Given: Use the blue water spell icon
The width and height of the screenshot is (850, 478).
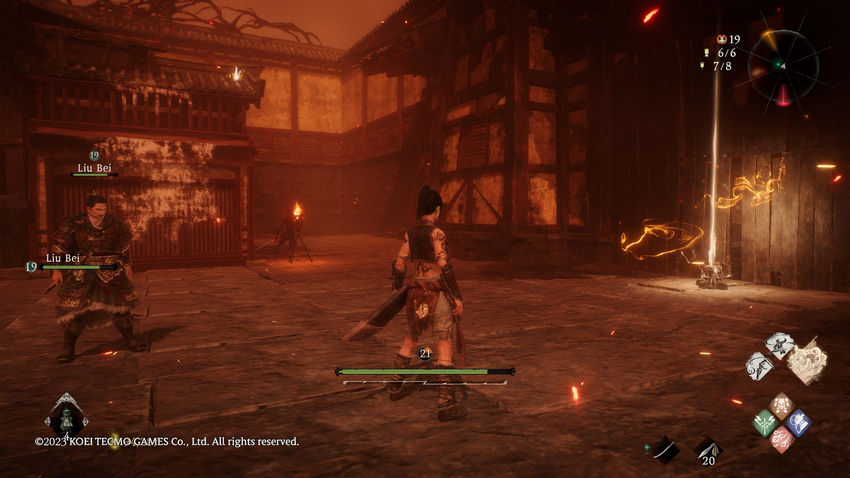Looking at the screenshot, I should pos(797,422).
